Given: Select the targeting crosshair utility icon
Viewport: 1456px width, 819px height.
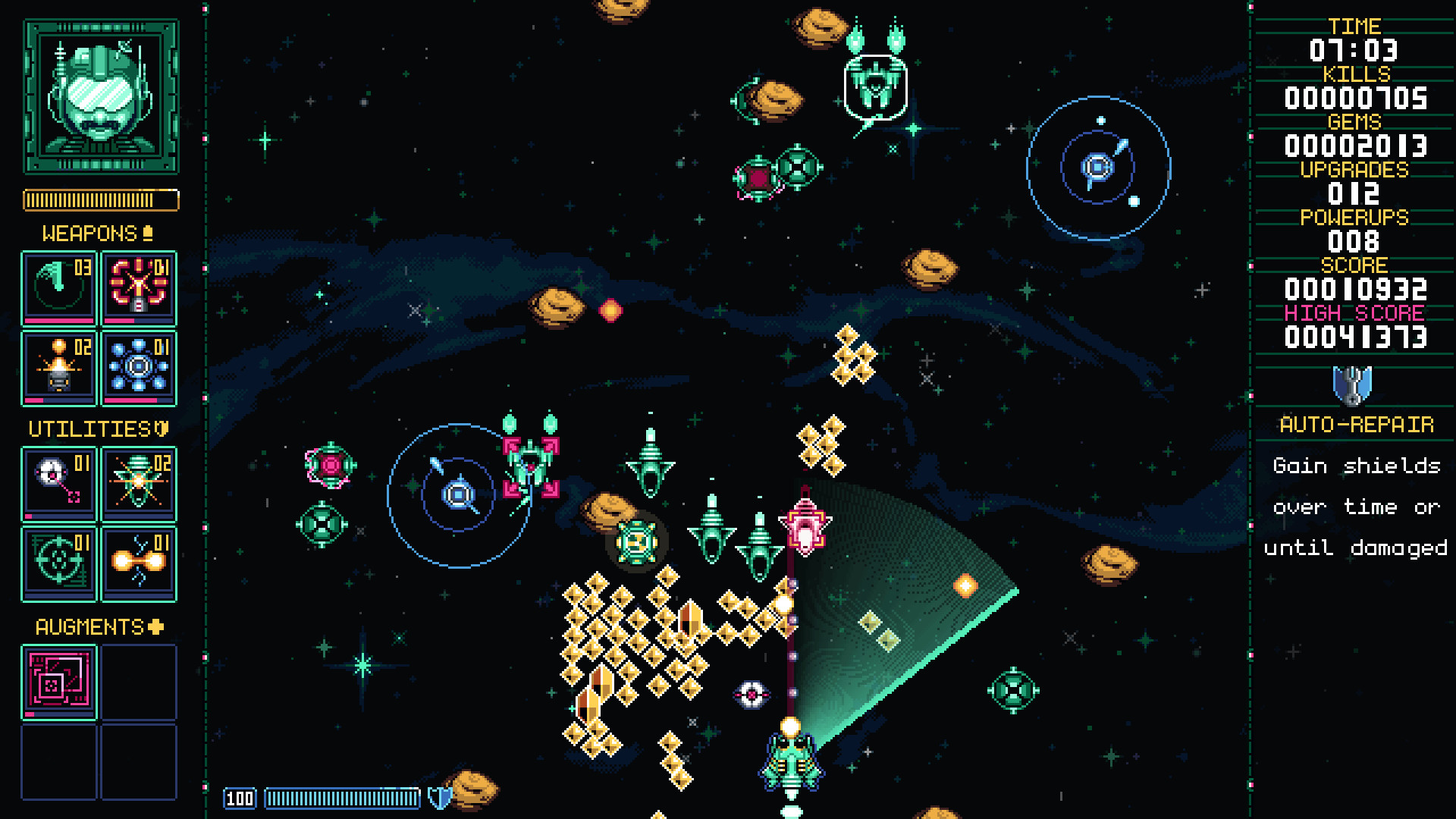Looking at the screenshot, I should click(x=58, y=563).
